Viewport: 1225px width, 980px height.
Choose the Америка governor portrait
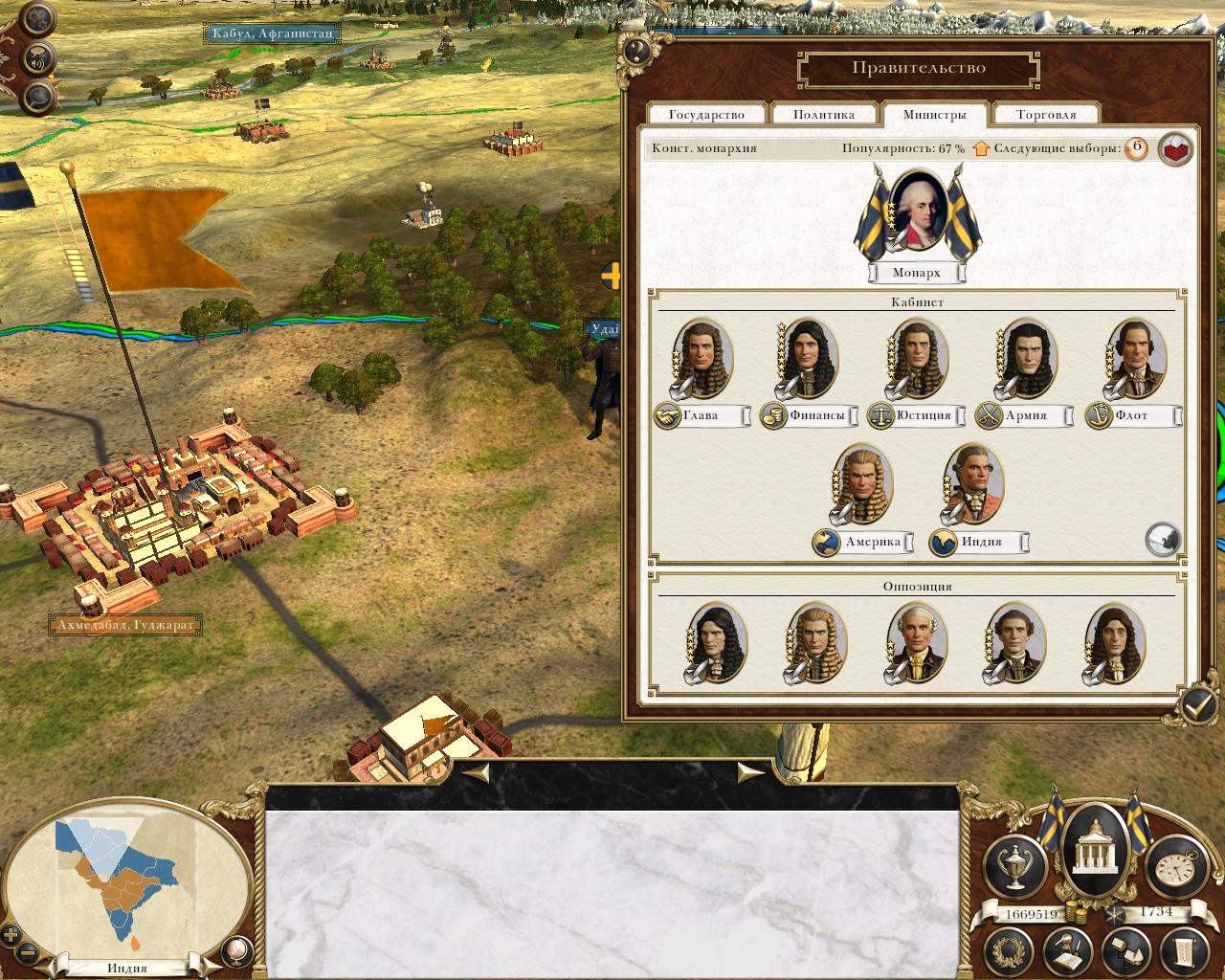[x=863, y=484]
